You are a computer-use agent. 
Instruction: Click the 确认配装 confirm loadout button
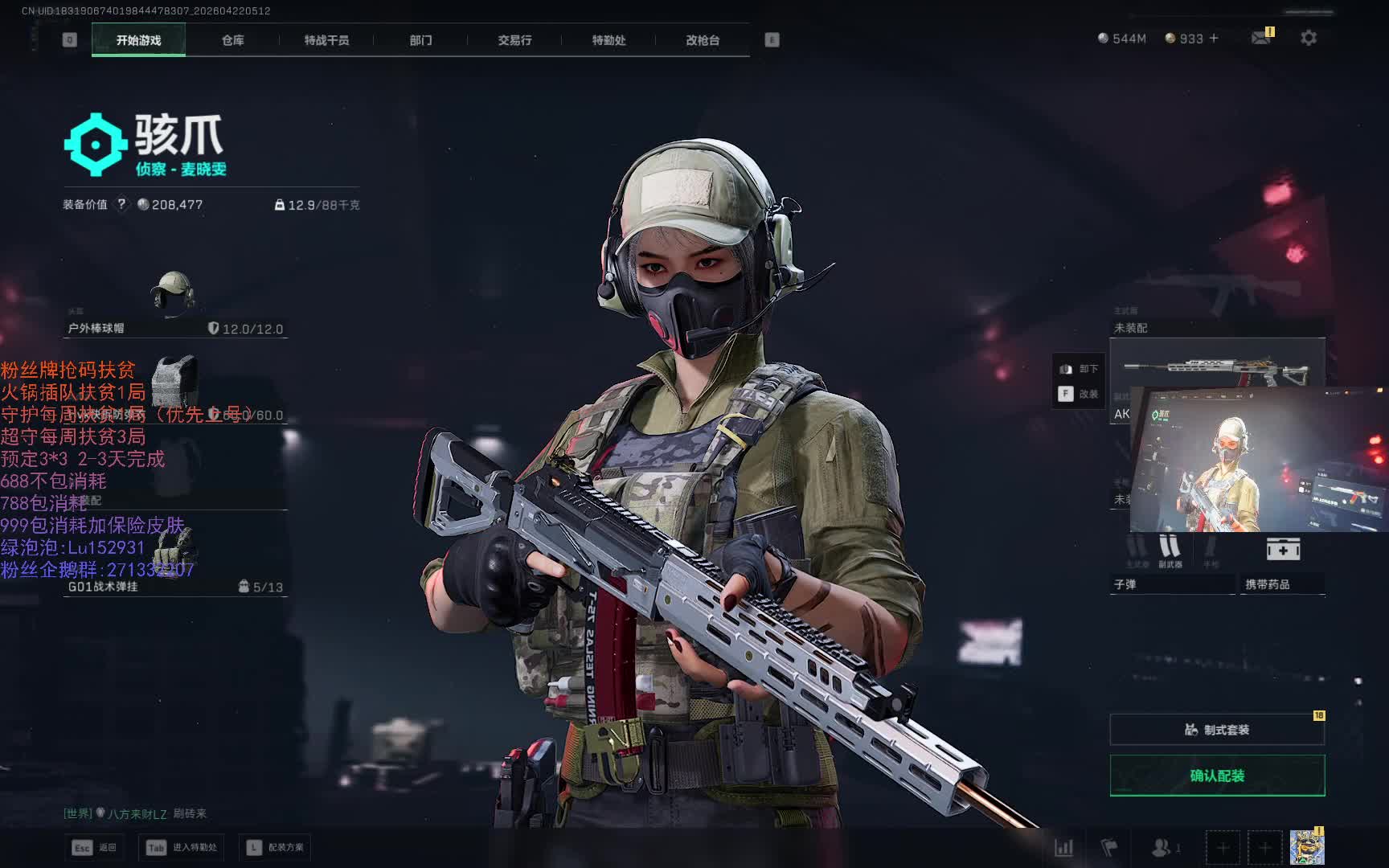pos(1217,776)
